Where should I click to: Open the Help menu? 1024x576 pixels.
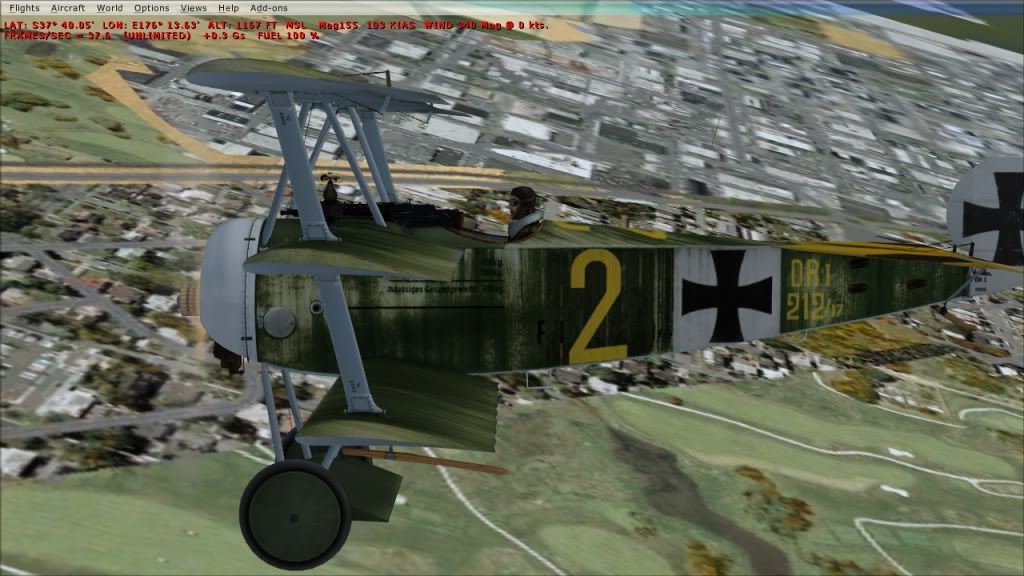point(229,8)
